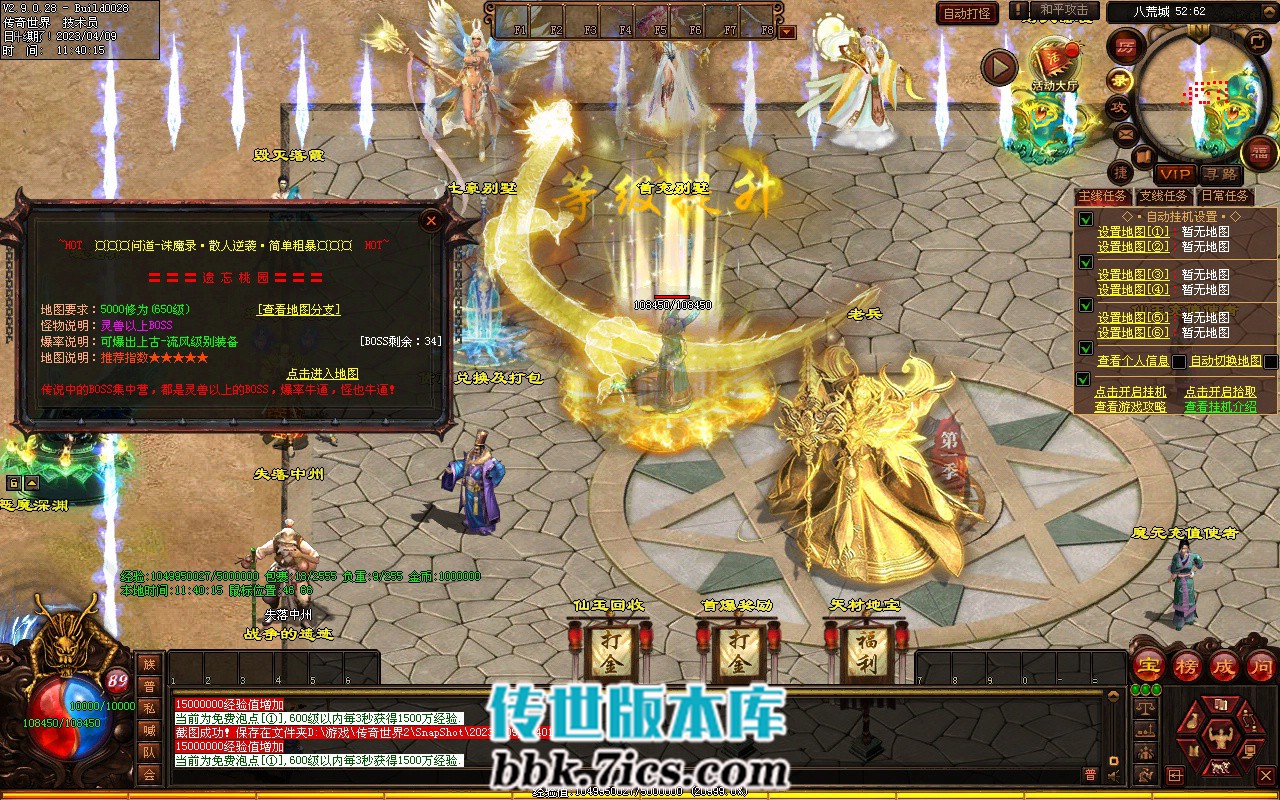Select the 私 private chat channel button
Viewport: 1280px width, 800px height.
pyautogui.click(x=149, y=707)
